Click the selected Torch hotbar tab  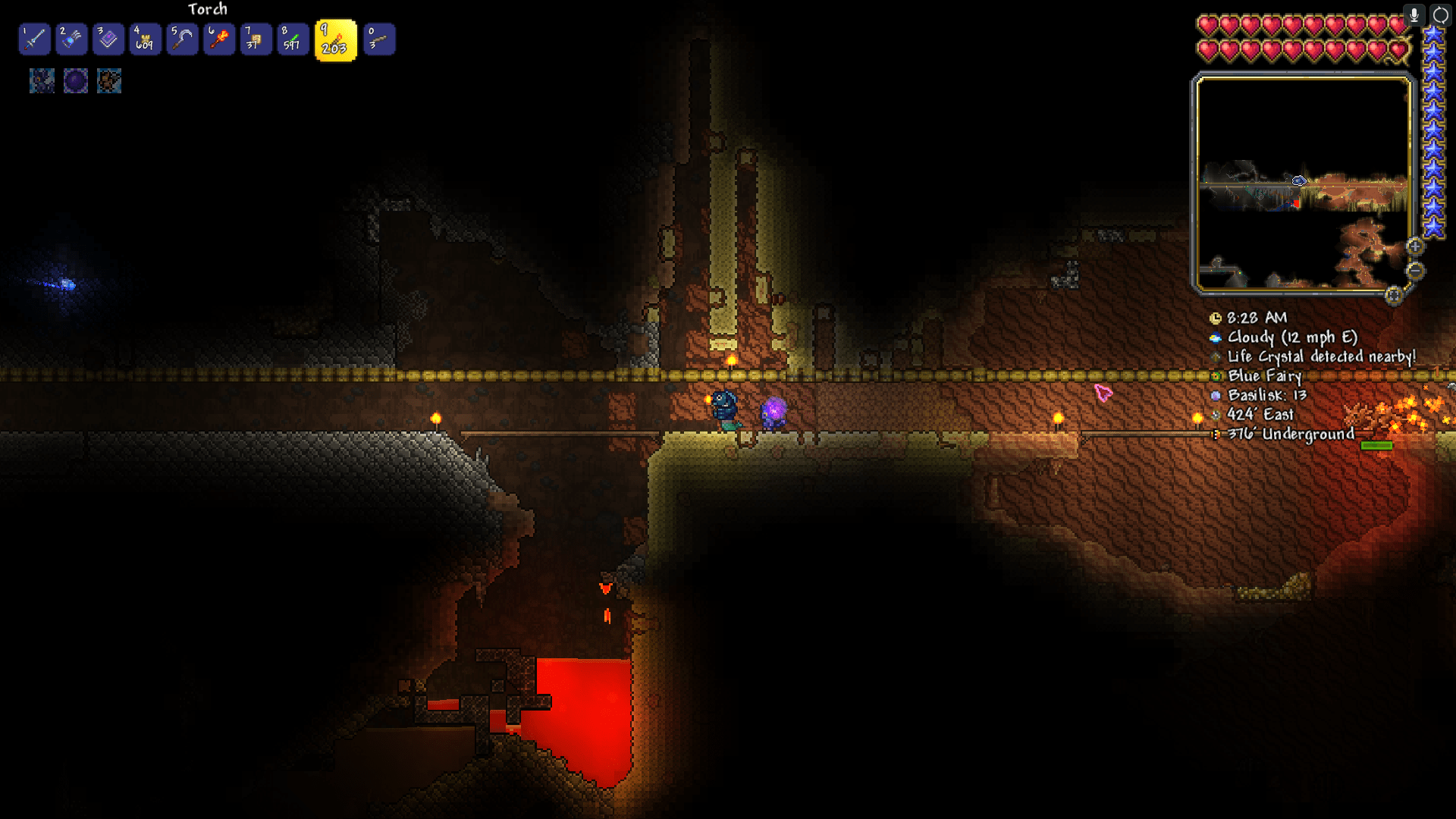[336, 39]
